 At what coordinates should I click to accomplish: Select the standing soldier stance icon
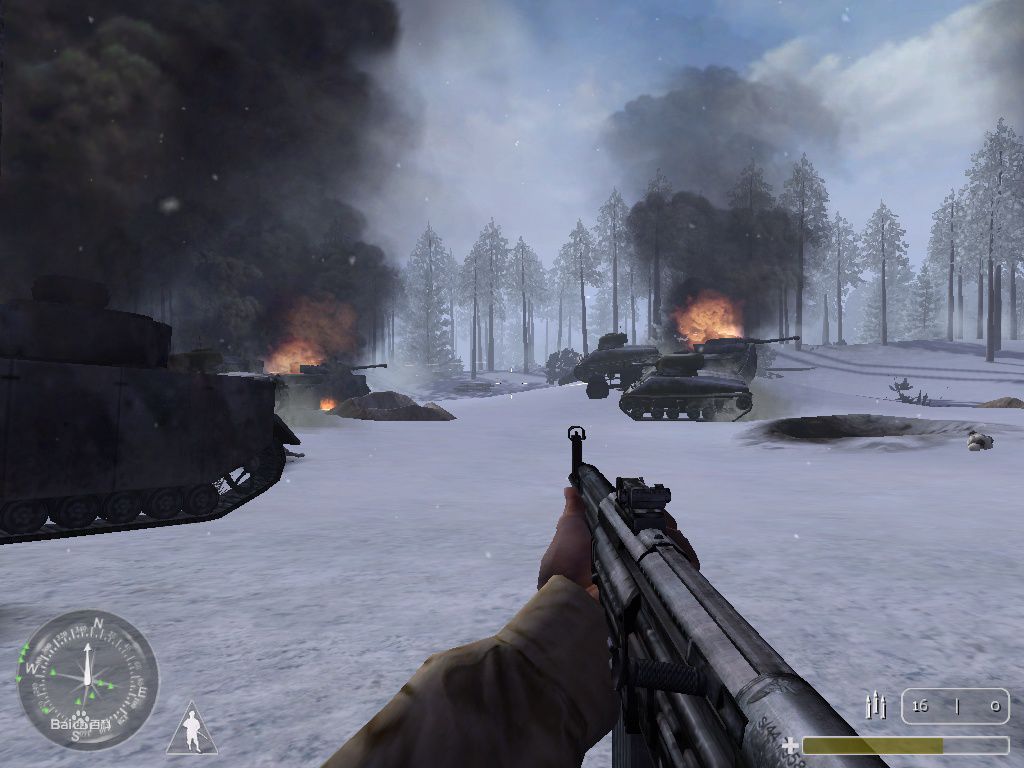tap(192, 730)
